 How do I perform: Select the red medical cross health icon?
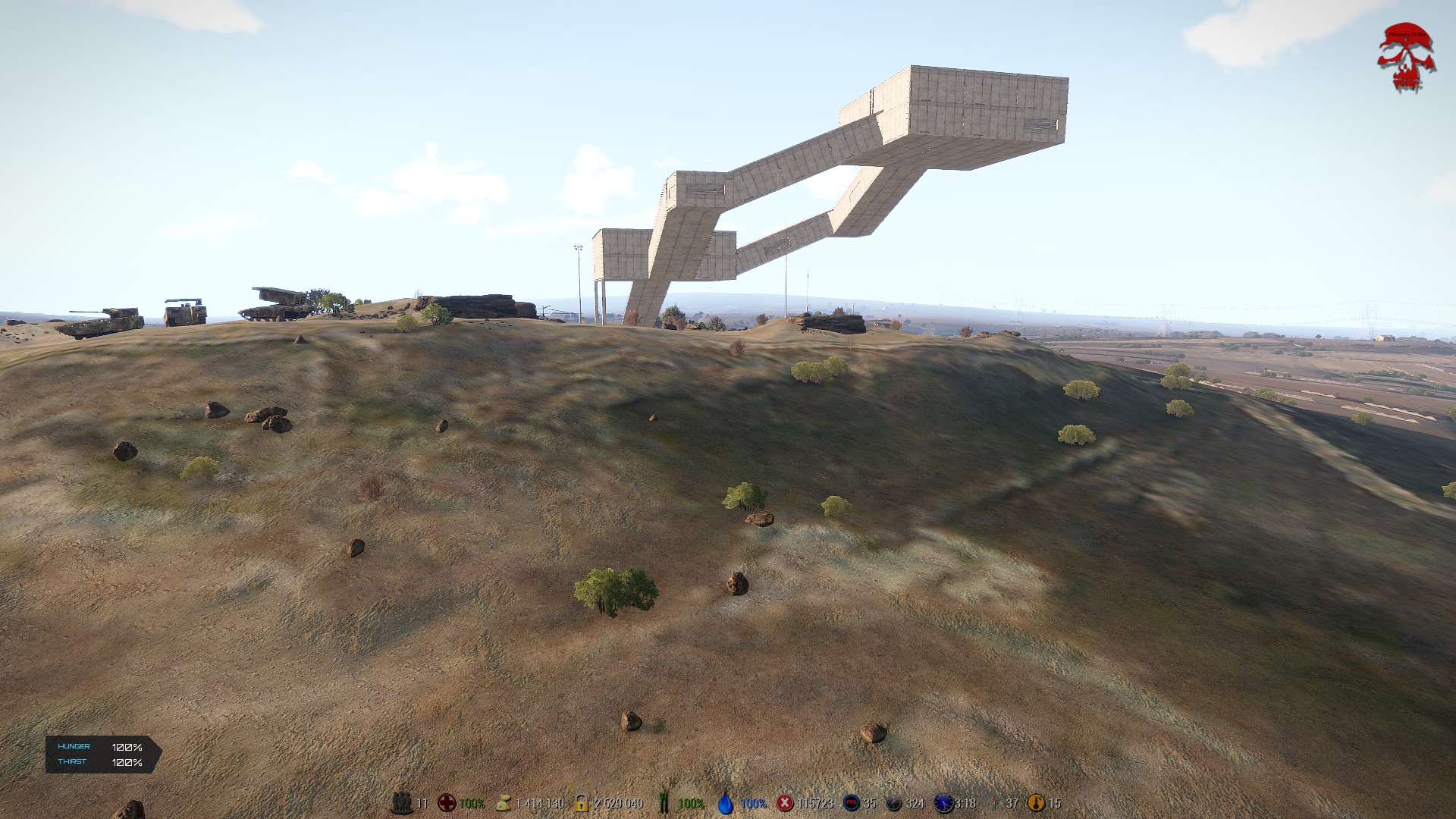click(447, 802)
